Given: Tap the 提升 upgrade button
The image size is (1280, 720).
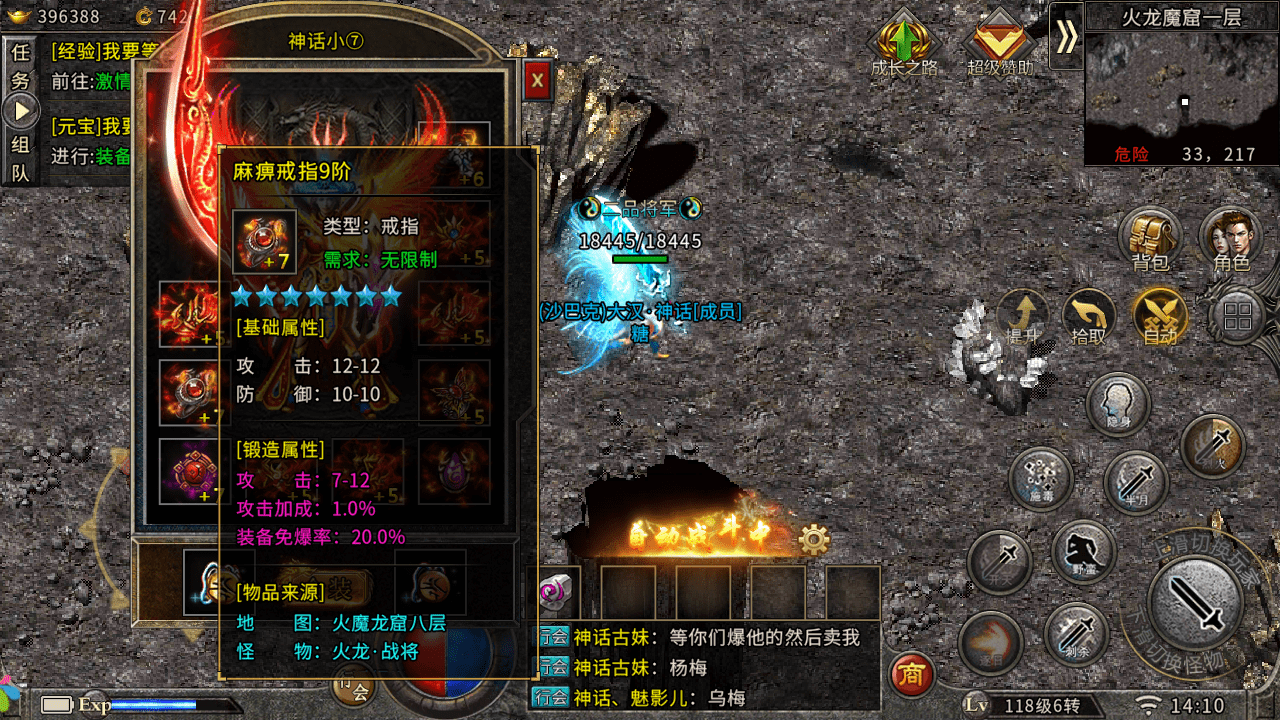Looking at the screenshot, I should click(1022, 318).
